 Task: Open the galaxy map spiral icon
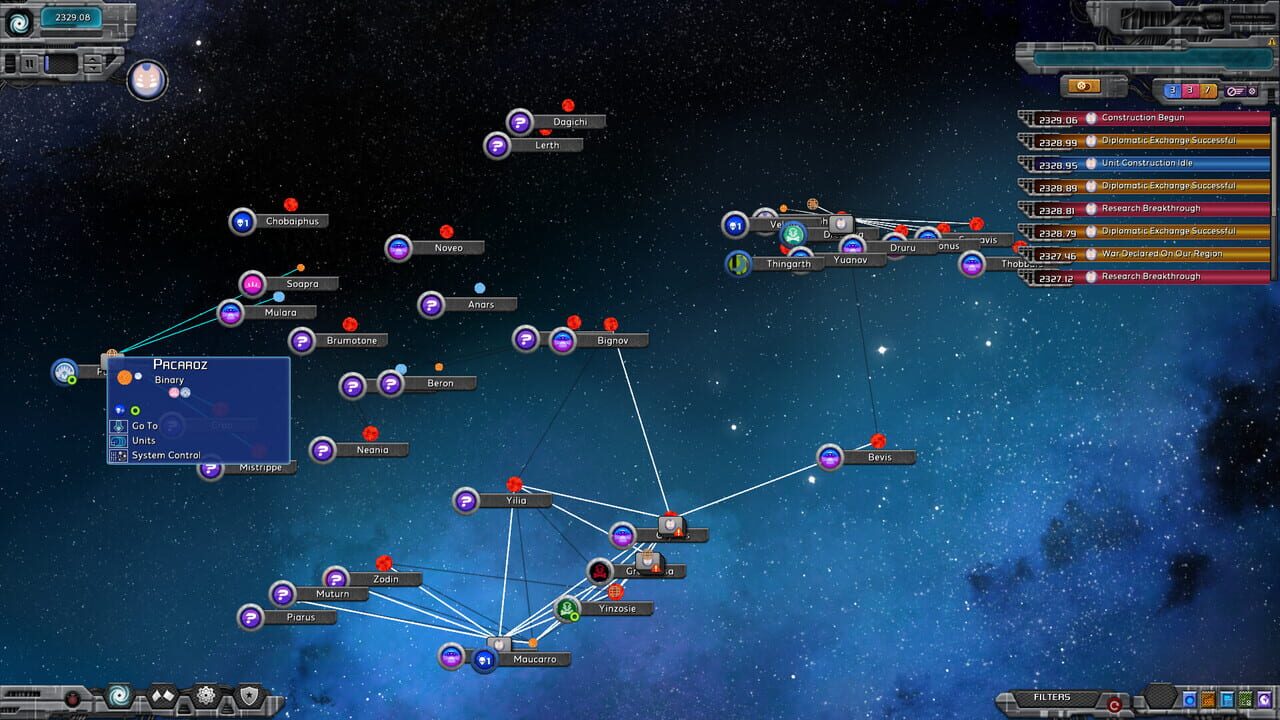coord(117,695)
